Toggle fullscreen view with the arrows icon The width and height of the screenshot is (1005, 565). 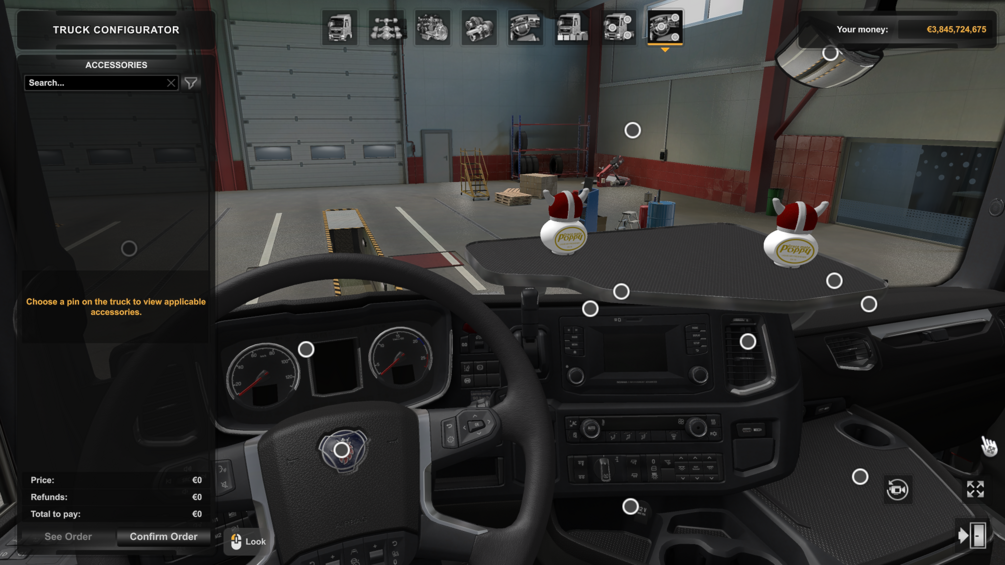tap(975, 489)
